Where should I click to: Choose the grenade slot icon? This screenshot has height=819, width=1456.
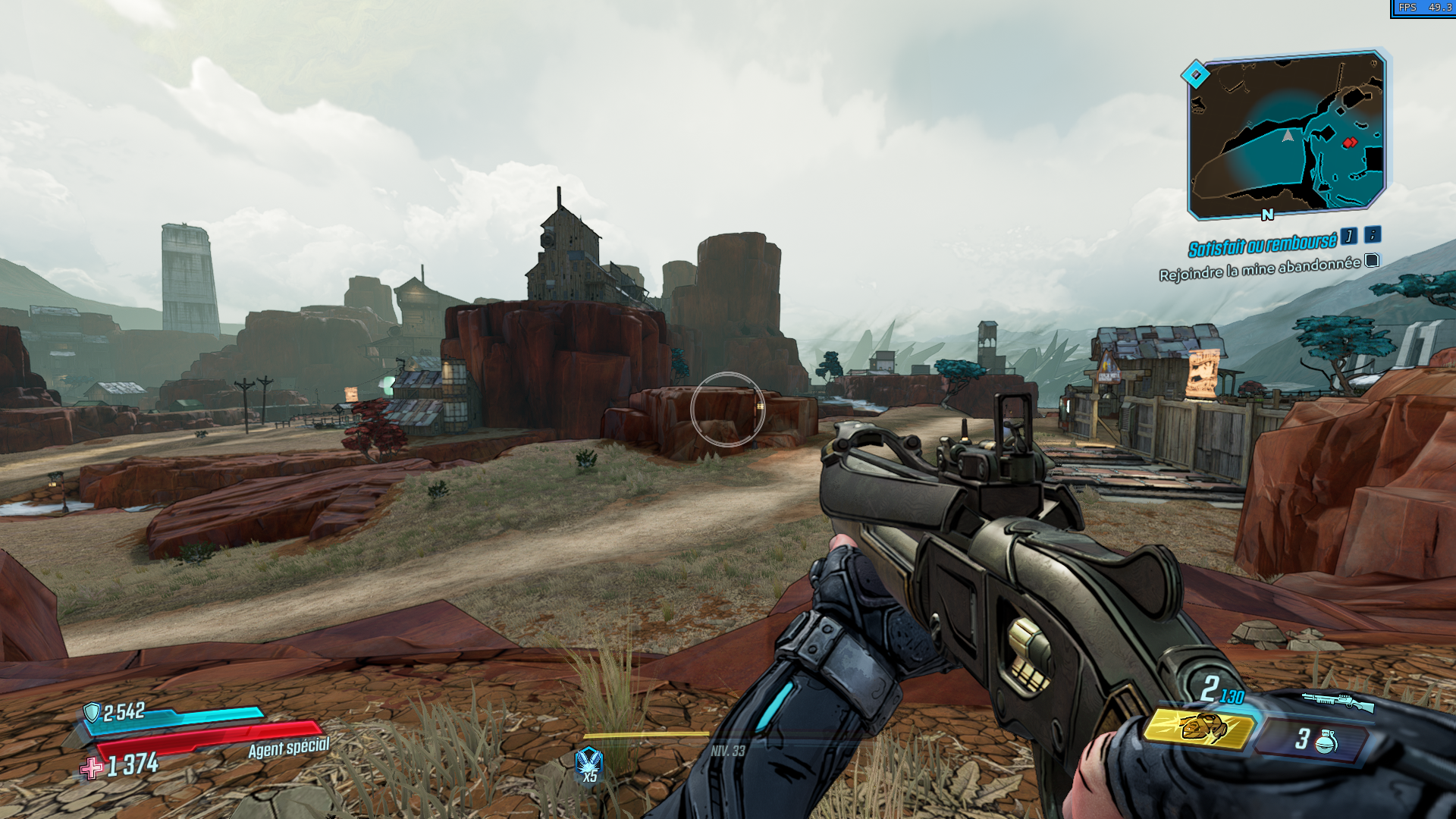tap(1325, 740)
